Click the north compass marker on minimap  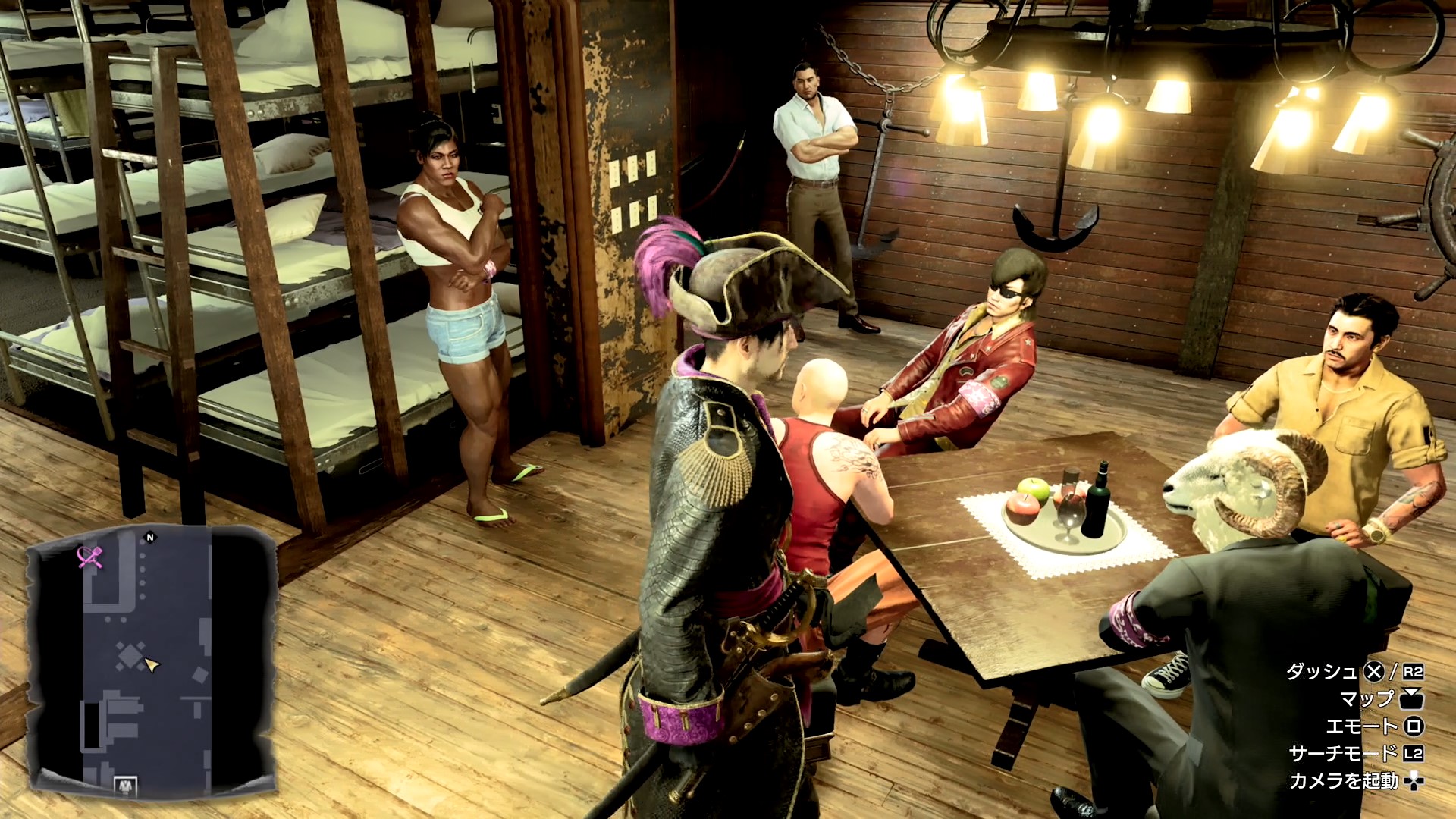[x=149, y=538]
